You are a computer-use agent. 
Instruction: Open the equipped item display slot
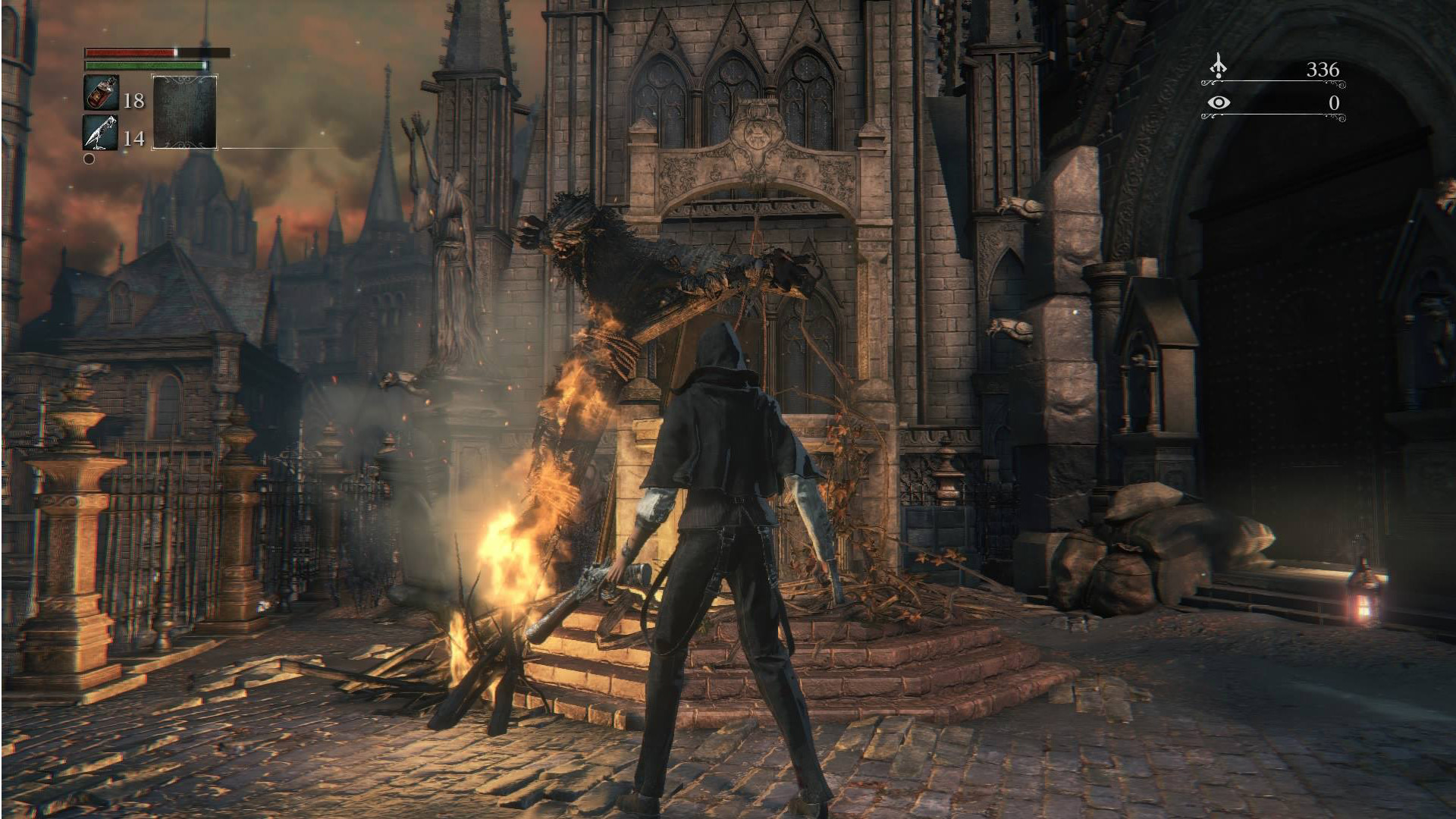pyautogui.click(x=184, y=112)
